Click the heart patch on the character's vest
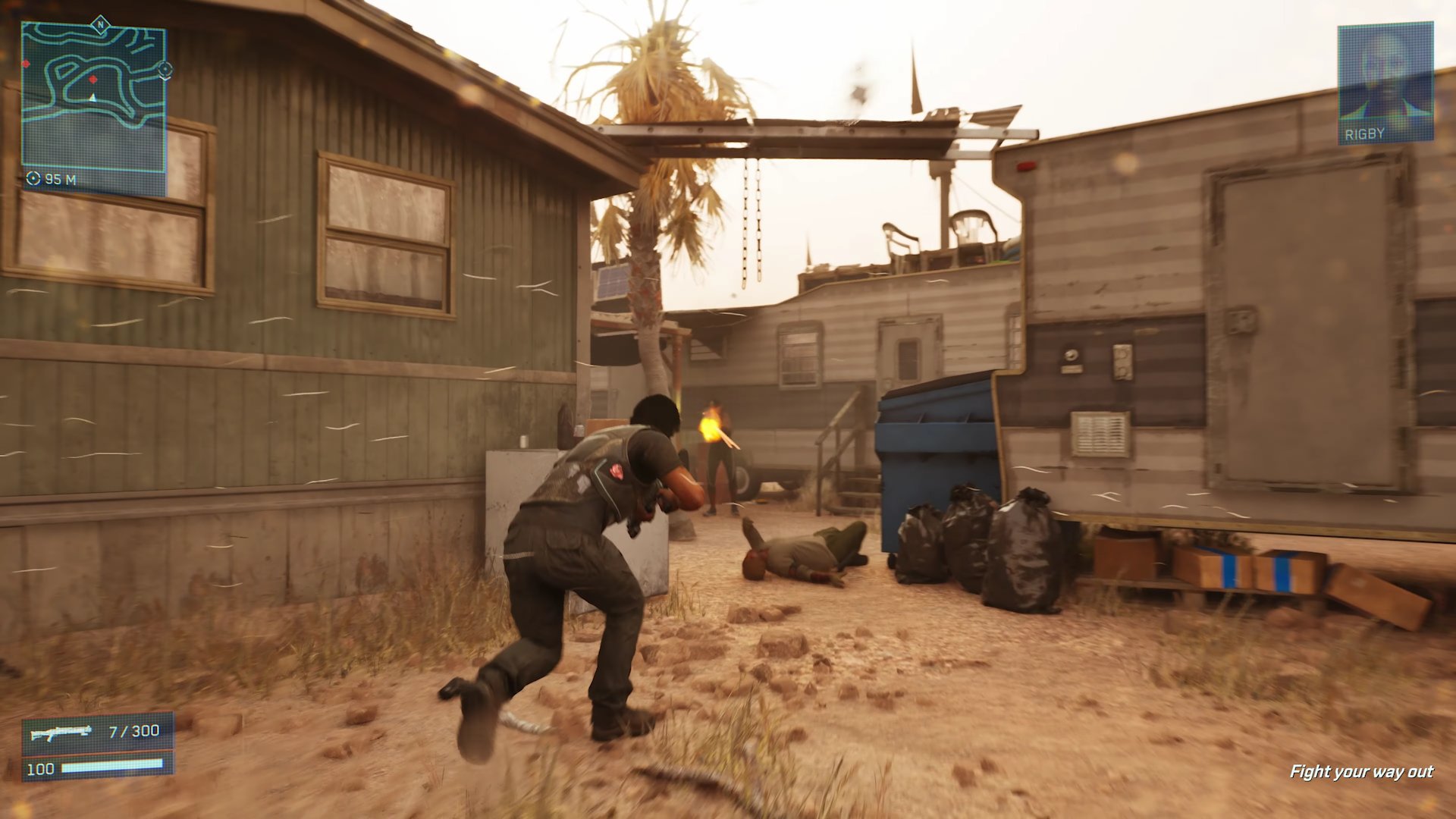 [615, 472]
